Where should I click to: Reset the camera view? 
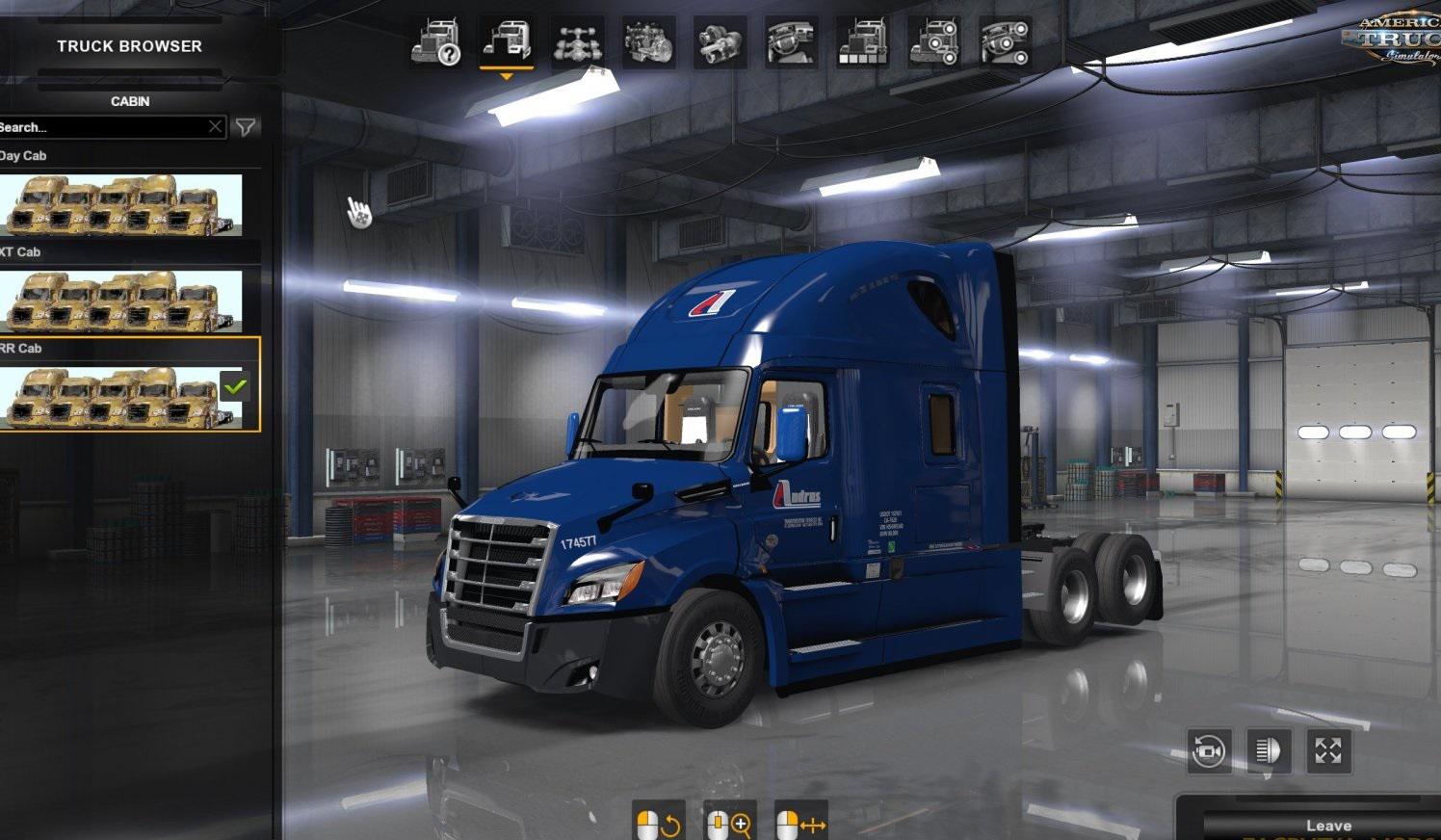click(1209, 750)
